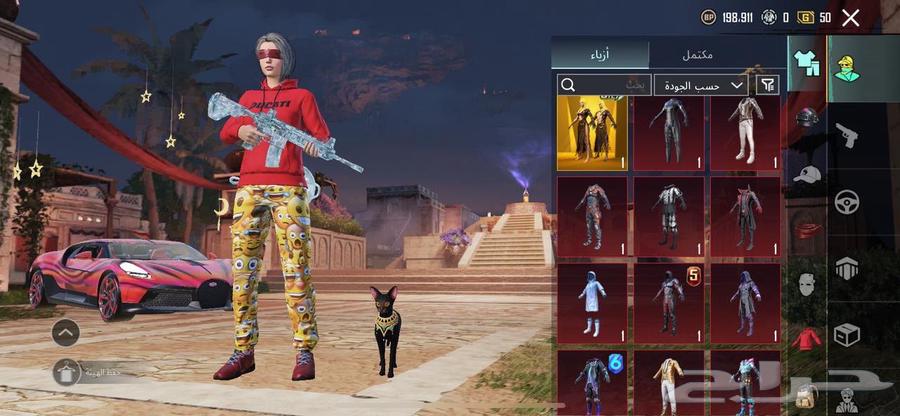The image size is (900, 416).
Task: Close the inventory with the X button
Action: [851, 17]
